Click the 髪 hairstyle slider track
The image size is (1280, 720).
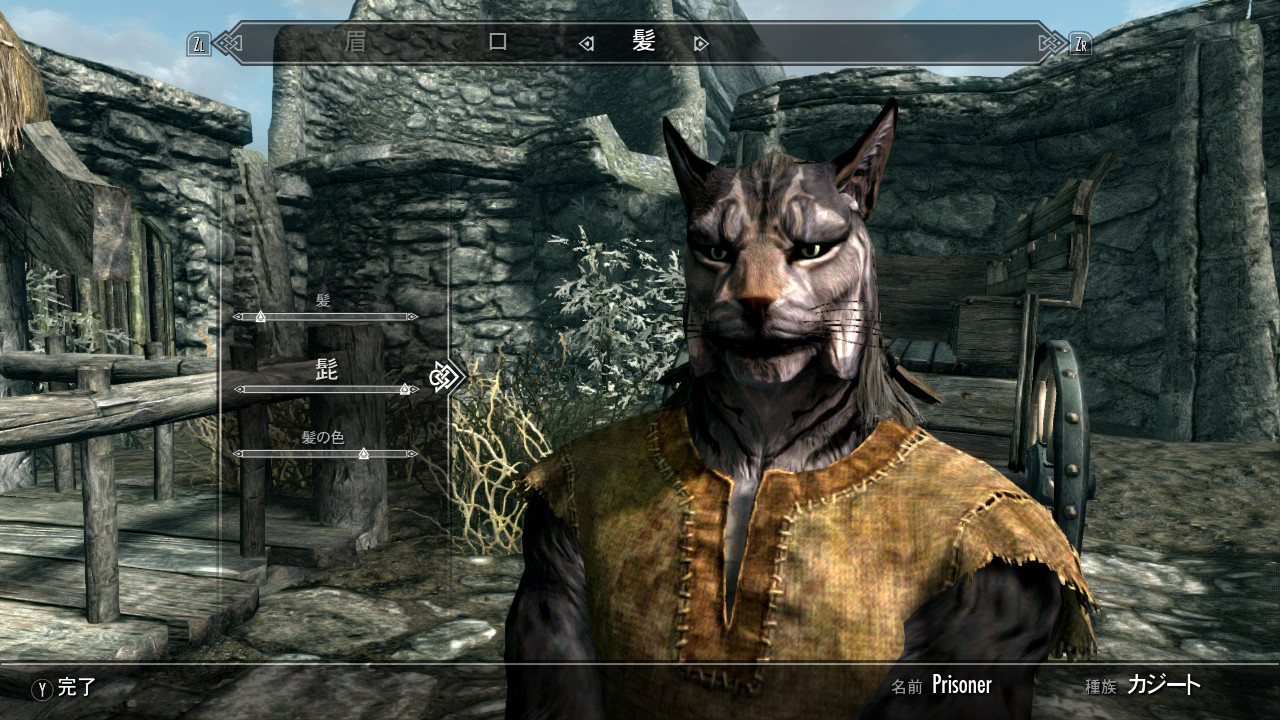point(325,317)
